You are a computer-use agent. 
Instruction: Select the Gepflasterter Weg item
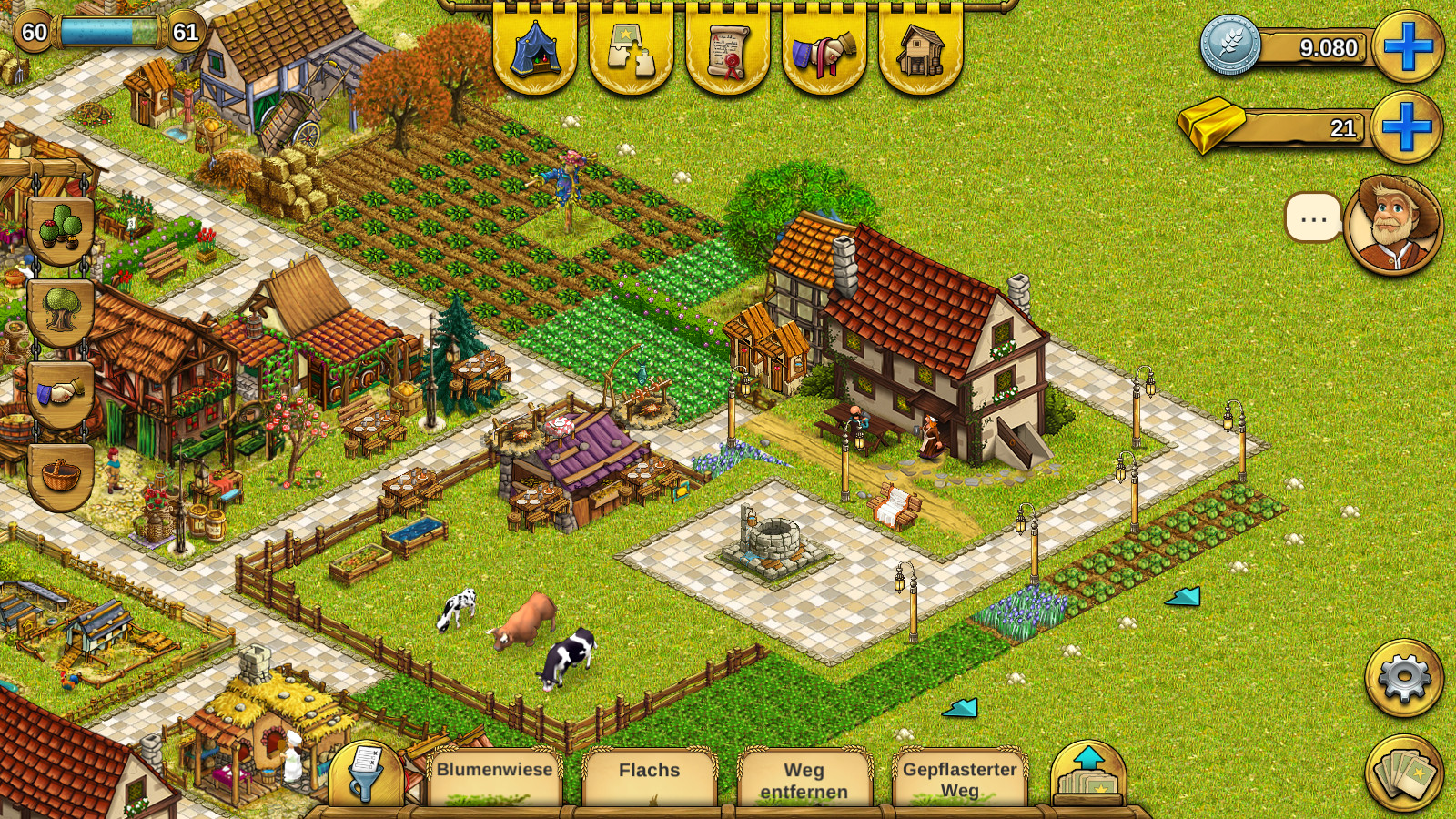960,778
